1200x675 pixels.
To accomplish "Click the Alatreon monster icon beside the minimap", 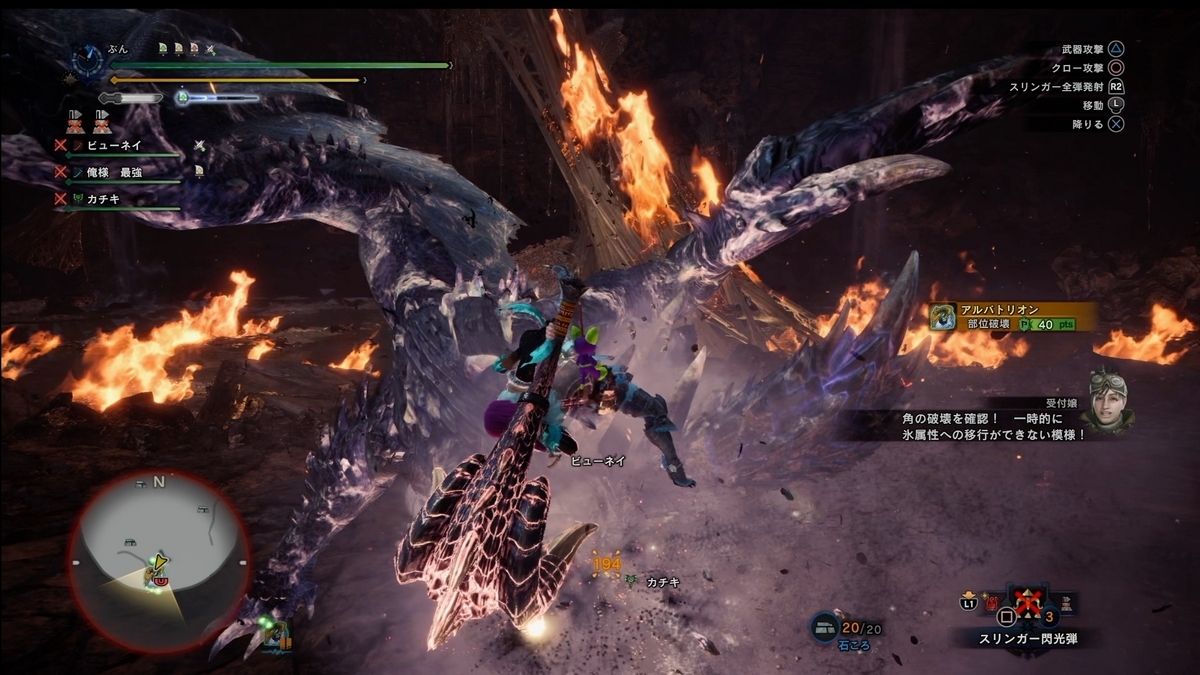I will 274,633.
